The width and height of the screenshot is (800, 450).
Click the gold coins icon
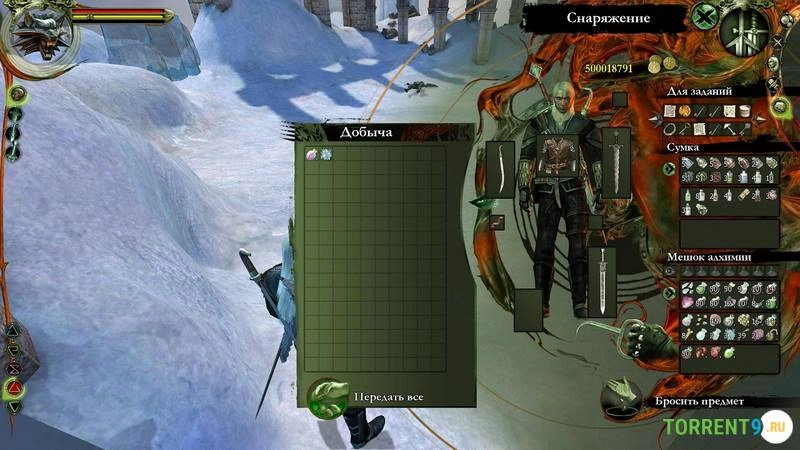(656, 65)
